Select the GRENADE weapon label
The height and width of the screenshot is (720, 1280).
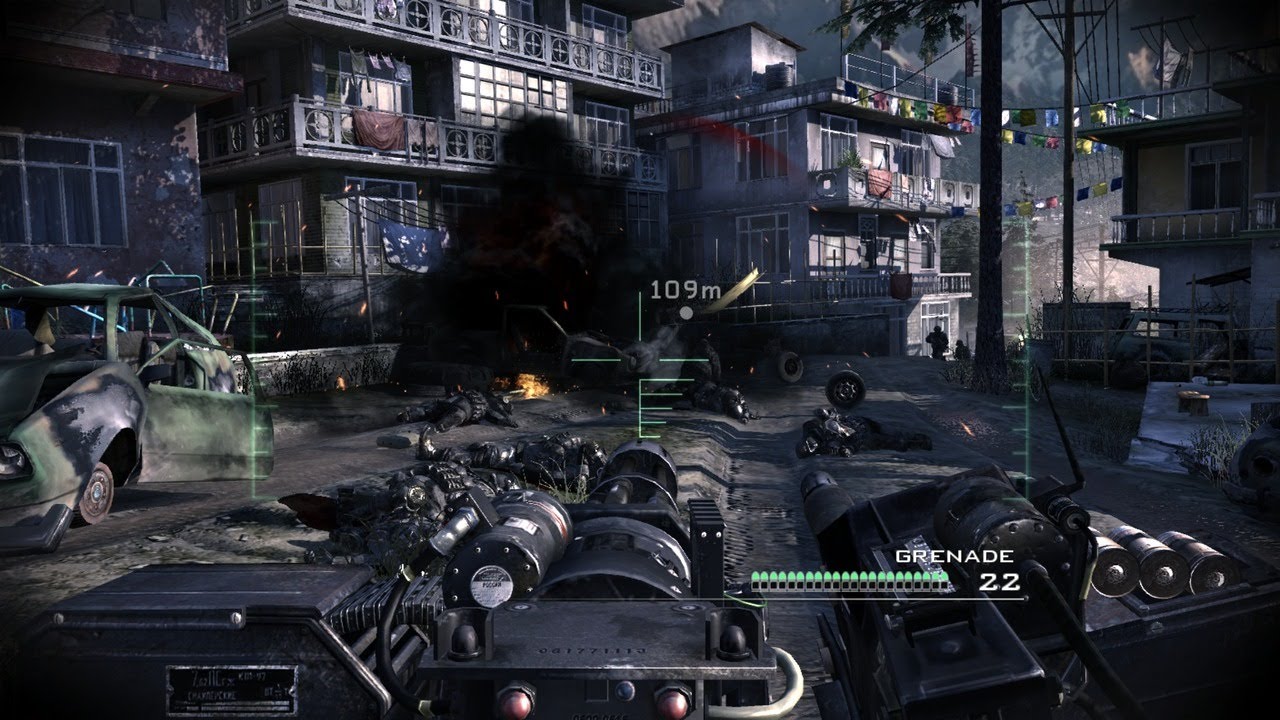[x=940, y=556]
